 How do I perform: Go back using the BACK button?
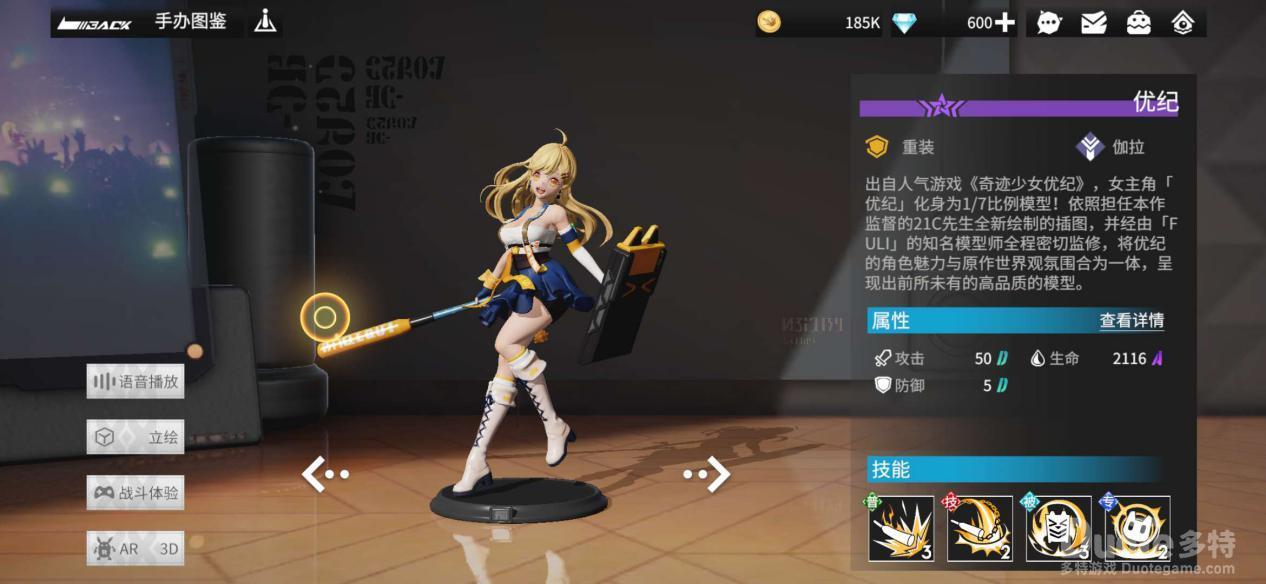pyautogui.click(x=95, y=23)
